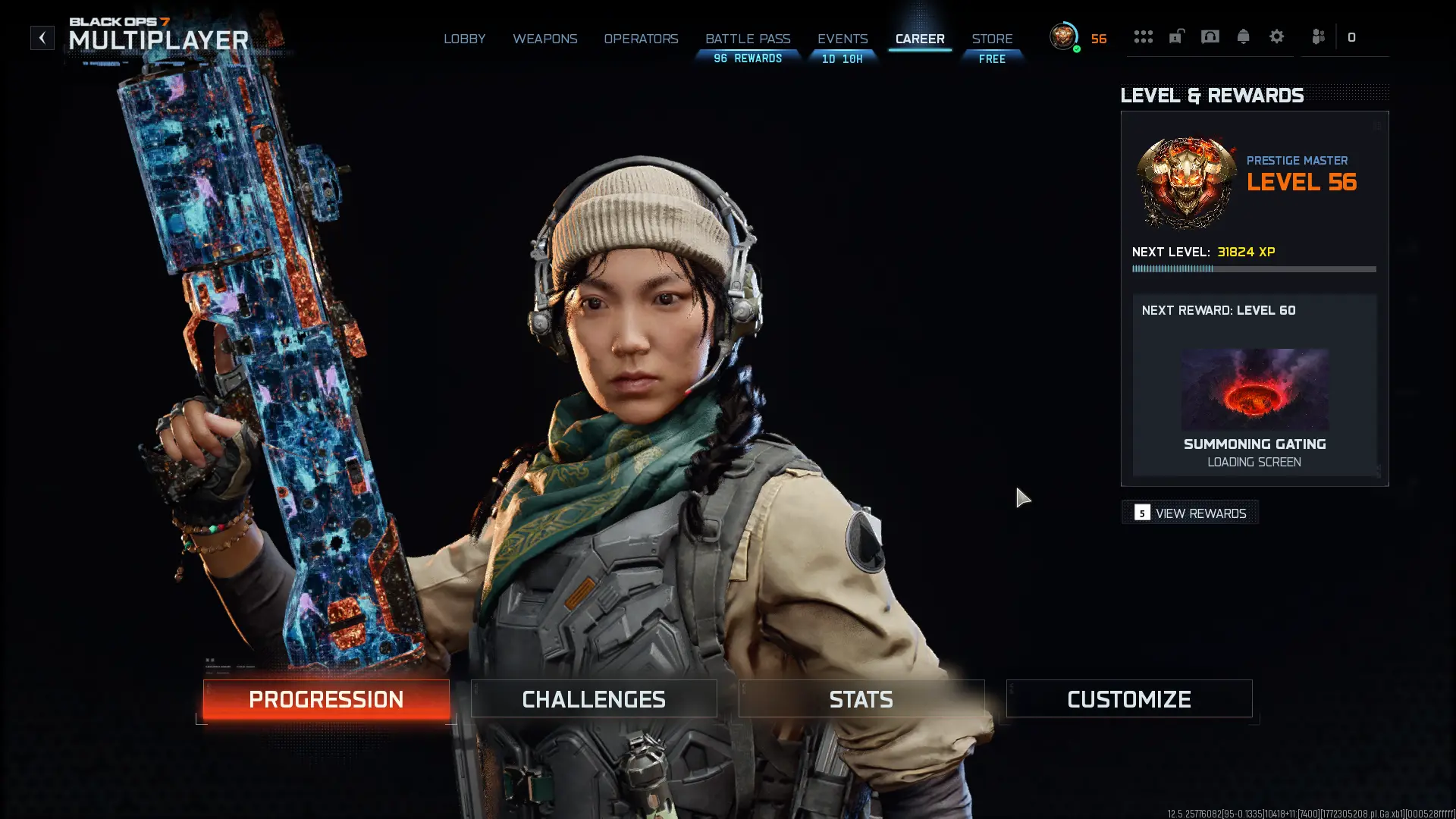Choose the Customize button
Screen dimensions: 1456x819
tap(1129, 699)
